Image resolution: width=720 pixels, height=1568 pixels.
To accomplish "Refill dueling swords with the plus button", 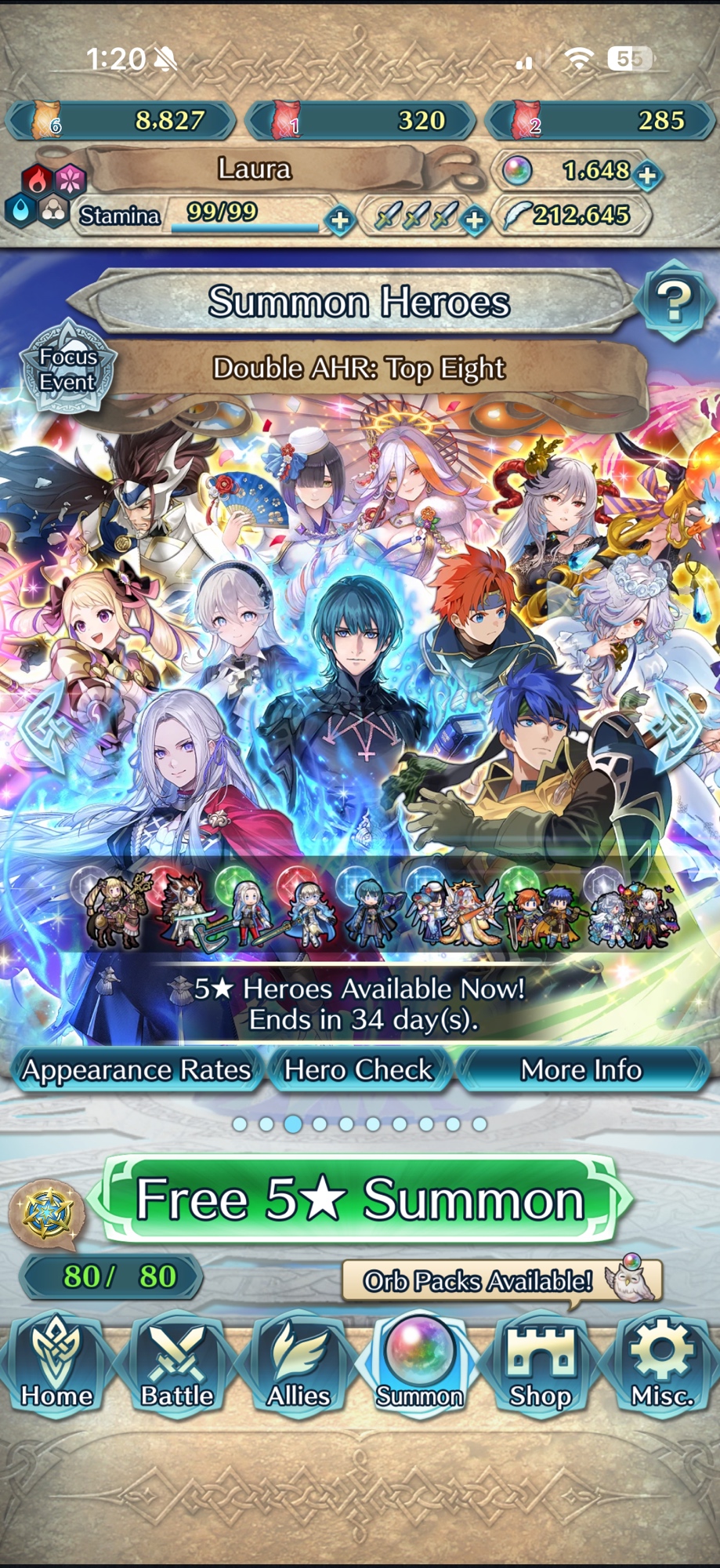I will click(x=474, y=220).
